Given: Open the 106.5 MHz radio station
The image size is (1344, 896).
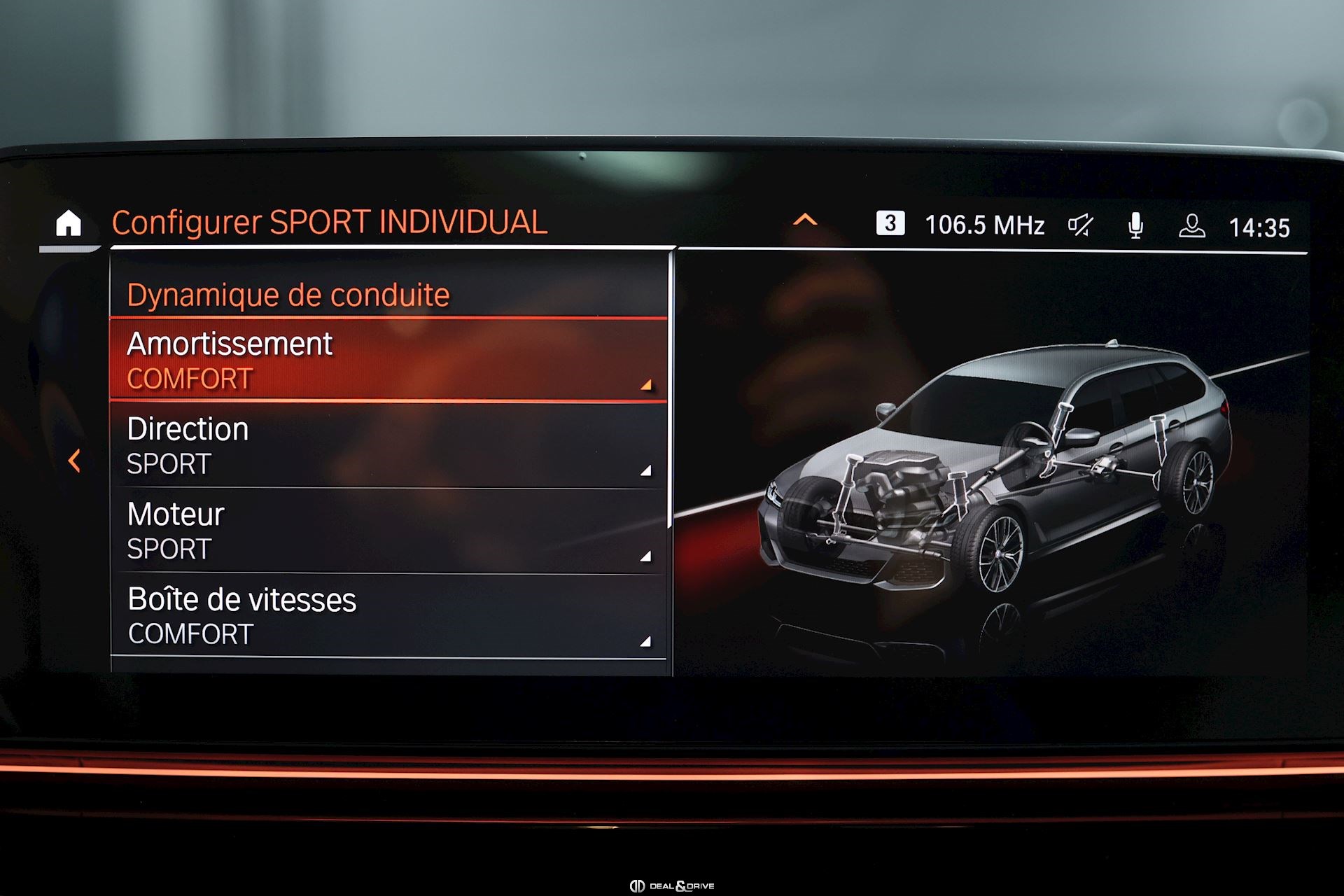Looking at the screenshot, I should tap(984, 225).
